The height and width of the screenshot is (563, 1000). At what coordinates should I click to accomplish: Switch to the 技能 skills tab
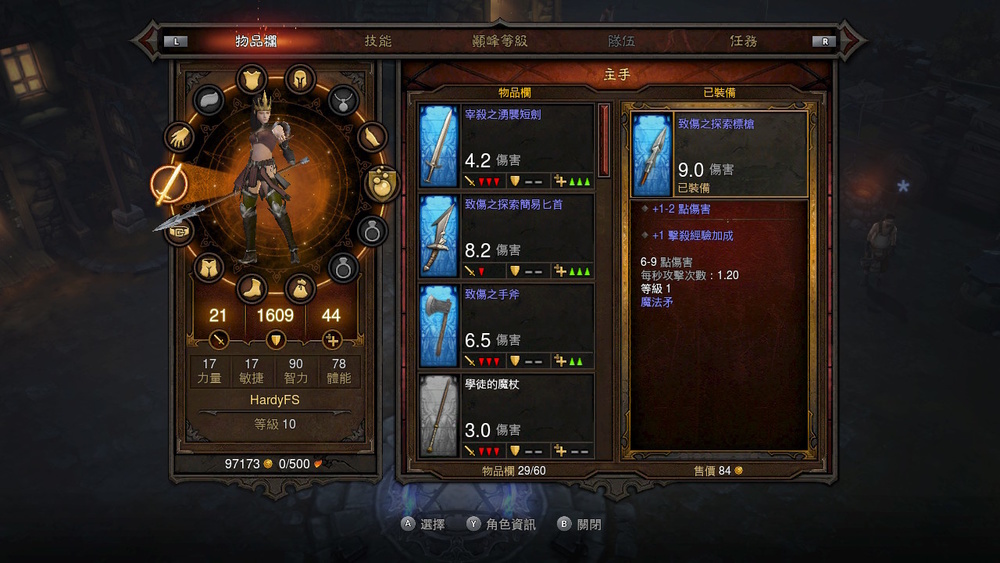tap(377, 41)
